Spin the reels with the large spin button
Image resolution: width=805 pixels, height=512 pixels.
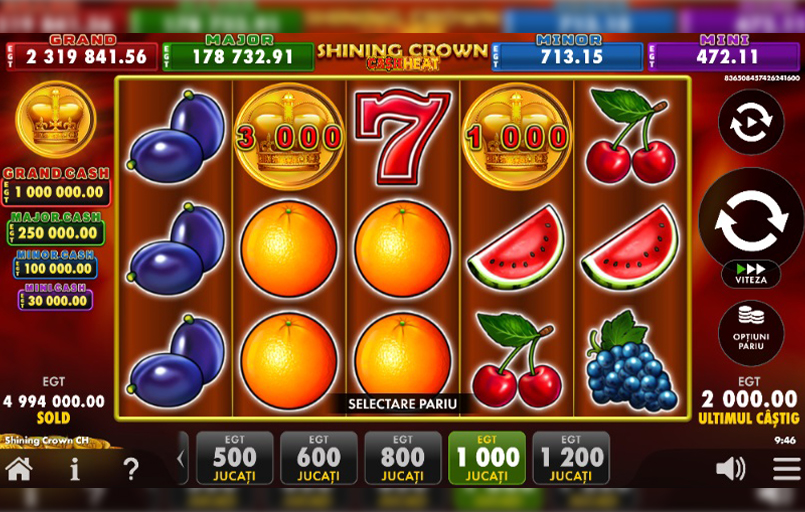click(x=750, y=220)
